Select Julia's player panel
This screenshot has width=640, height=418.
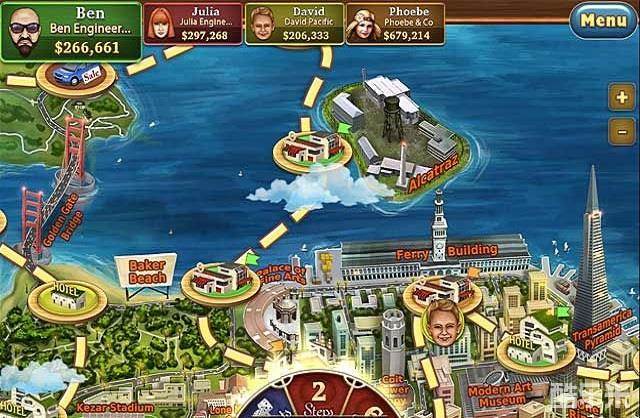[193, 22]
